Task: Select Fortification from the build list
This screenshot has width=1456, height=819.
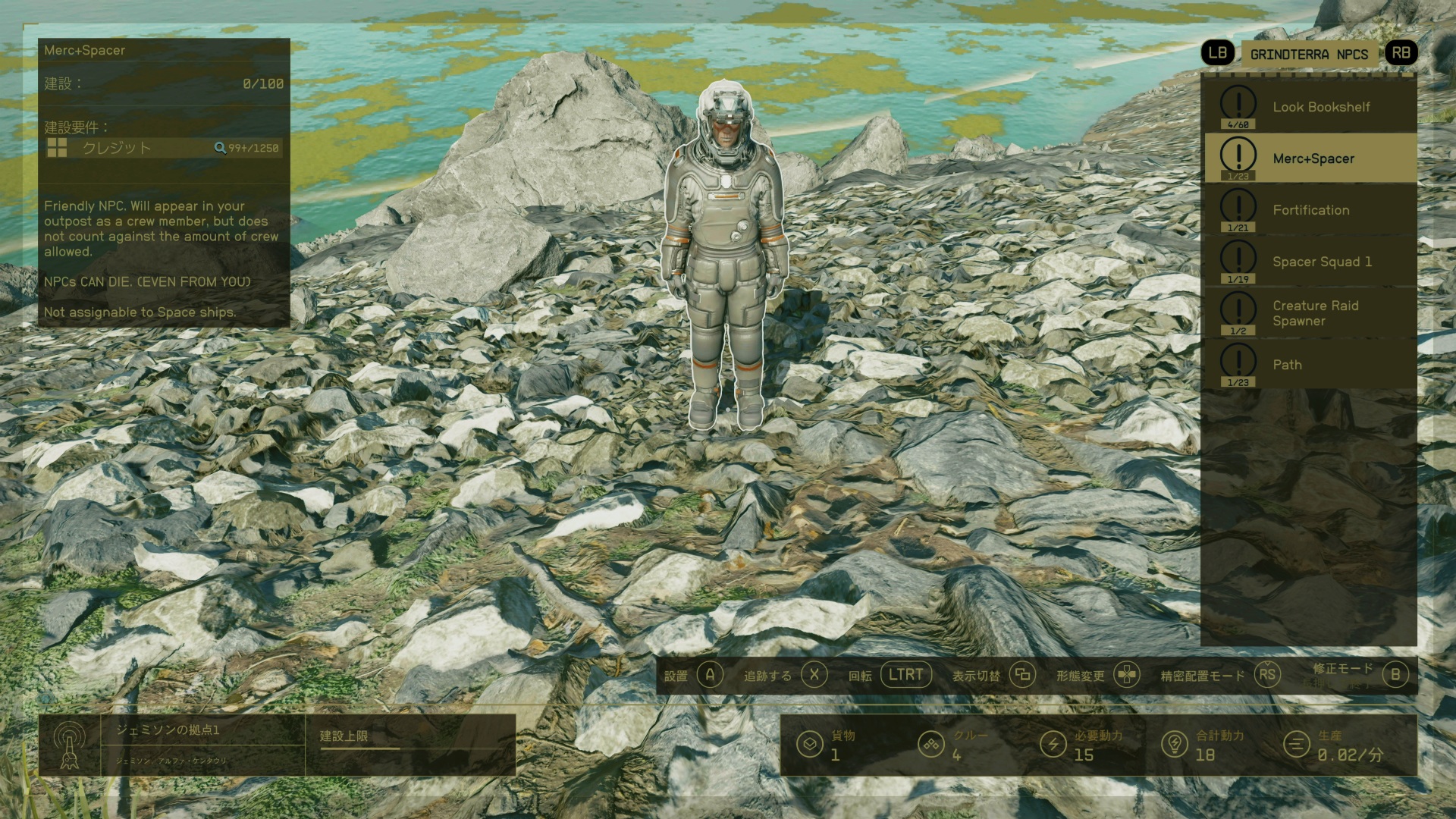Action: click(x=1310, y=210)
